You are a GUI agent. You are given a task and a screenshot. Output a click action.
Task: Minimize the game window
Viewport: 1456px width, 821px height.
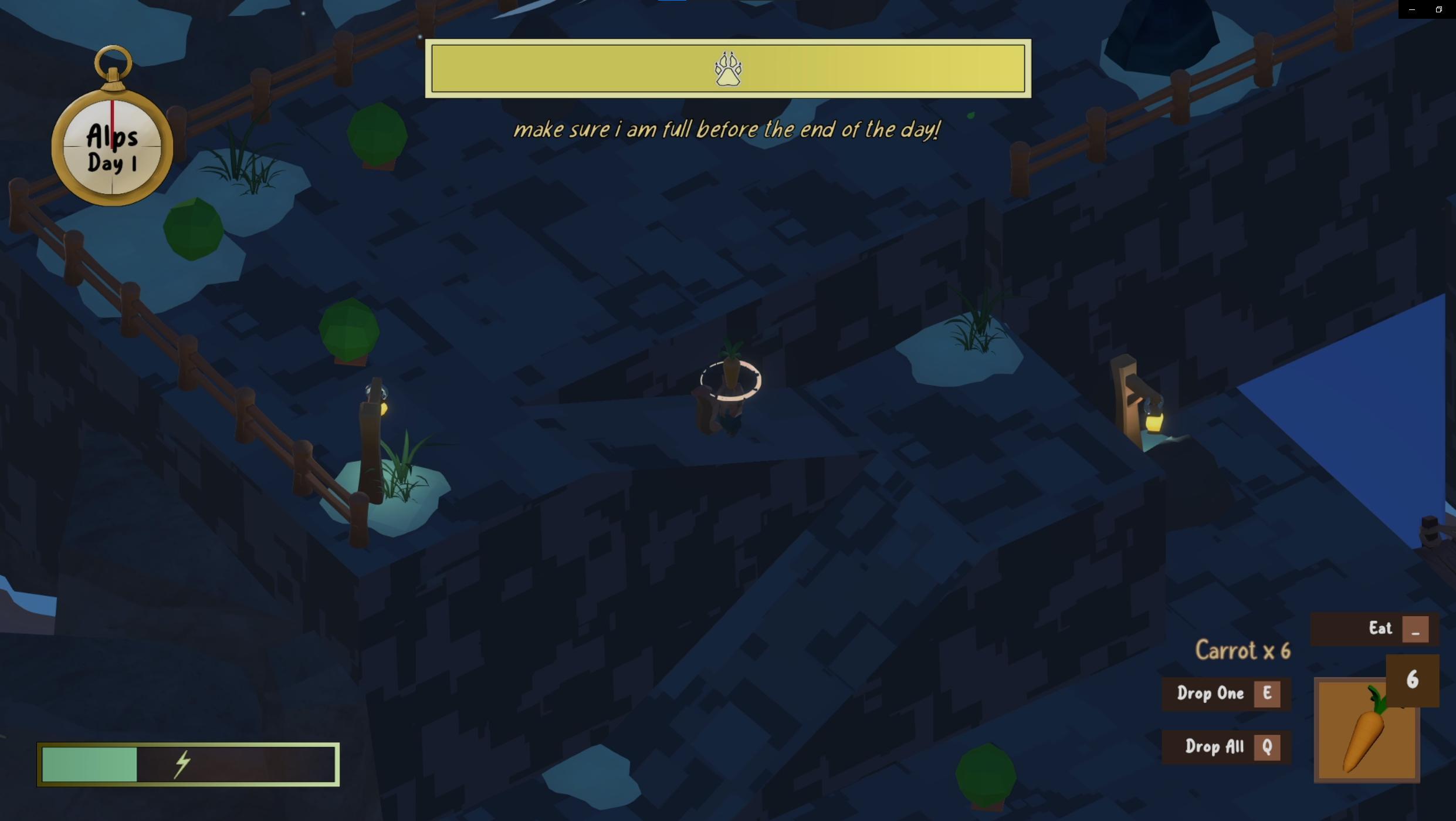[1412, 9]
